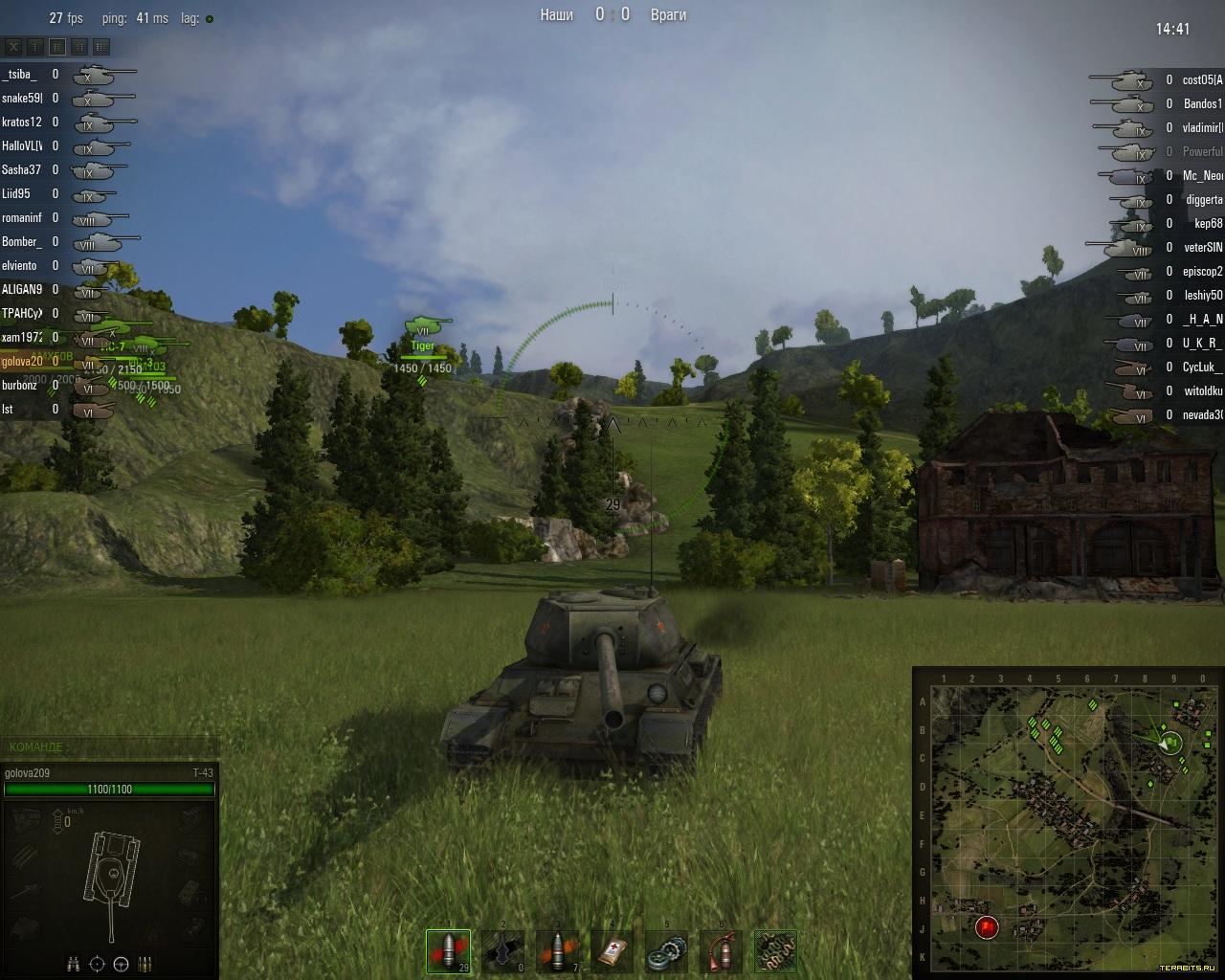Select enemy player veterSIN in the list

coord(1203,248)
